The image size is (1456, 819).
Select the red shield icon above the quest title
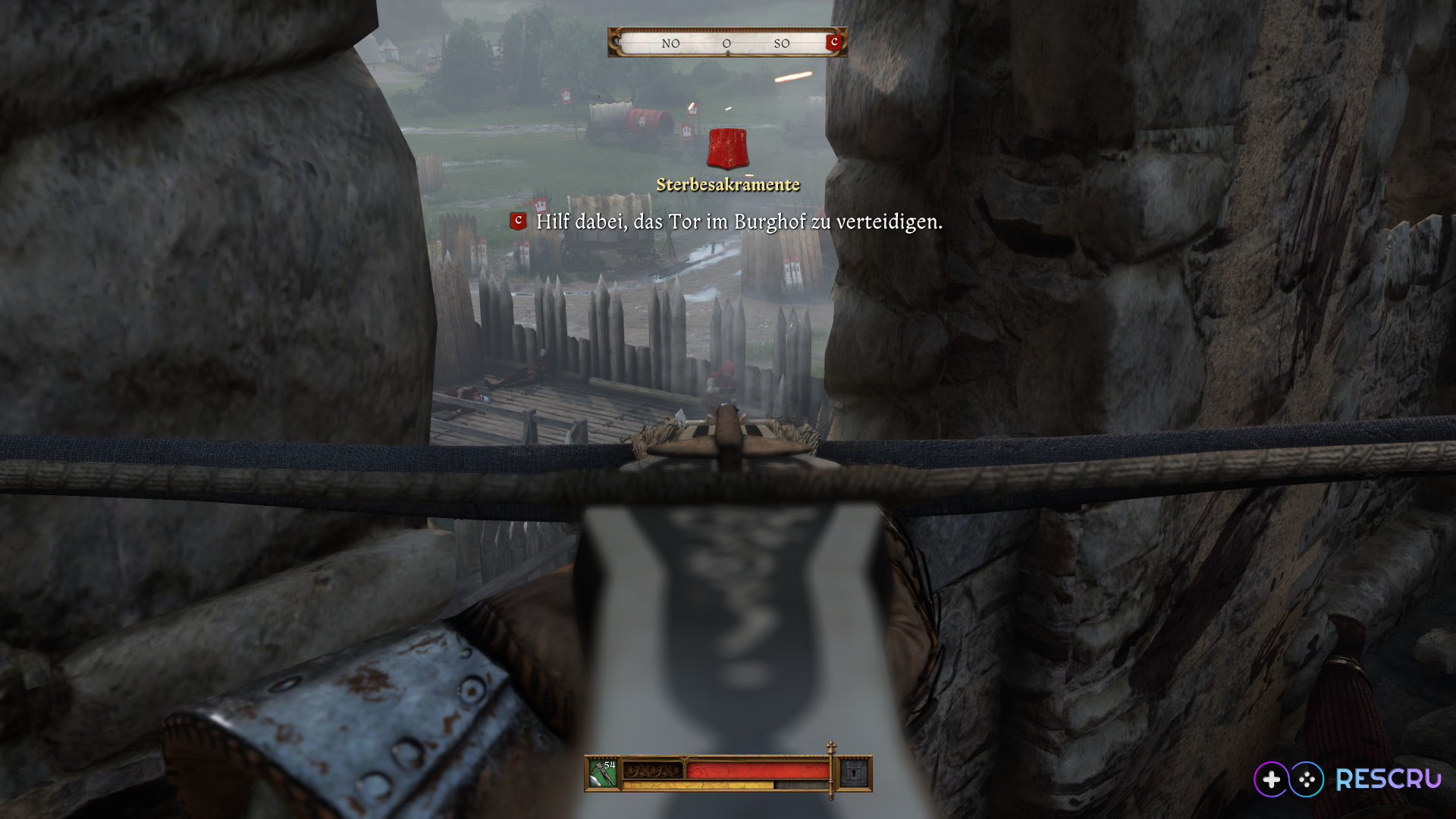point(727,149)
